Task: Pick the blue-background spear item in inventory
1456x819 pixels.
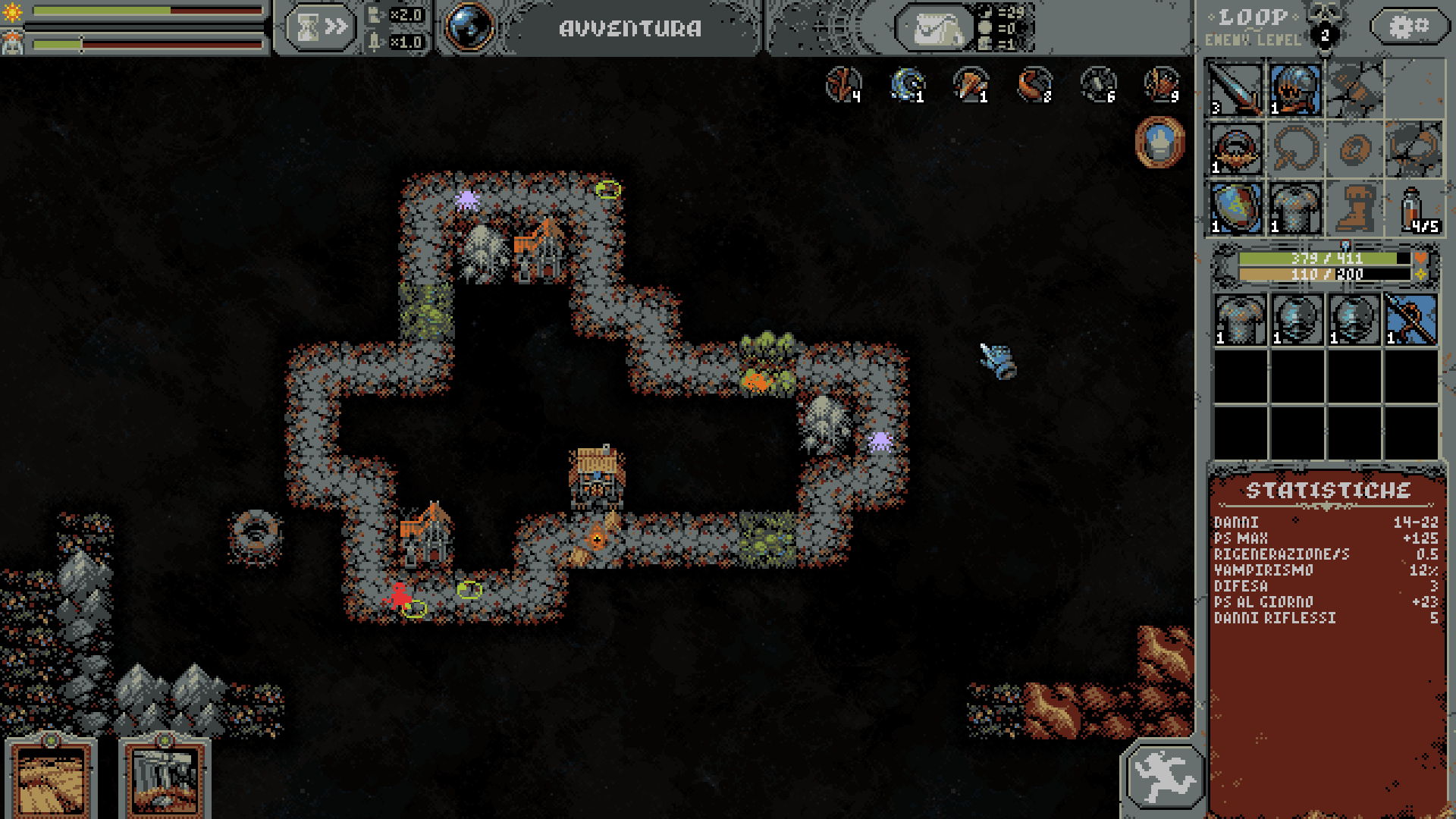Action: point(1411,320)
